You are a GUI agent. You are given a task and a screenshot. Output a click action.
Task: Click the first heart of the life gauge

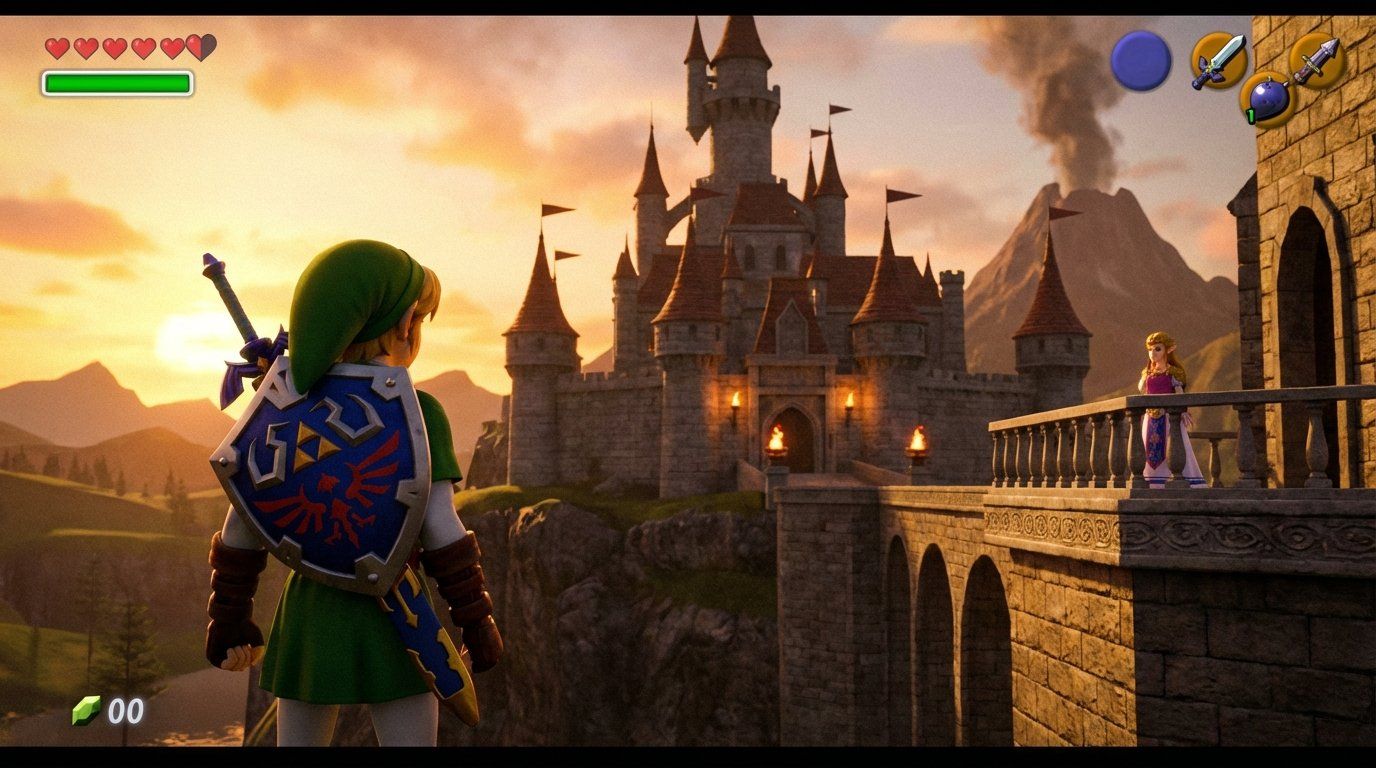coord(57,47)
